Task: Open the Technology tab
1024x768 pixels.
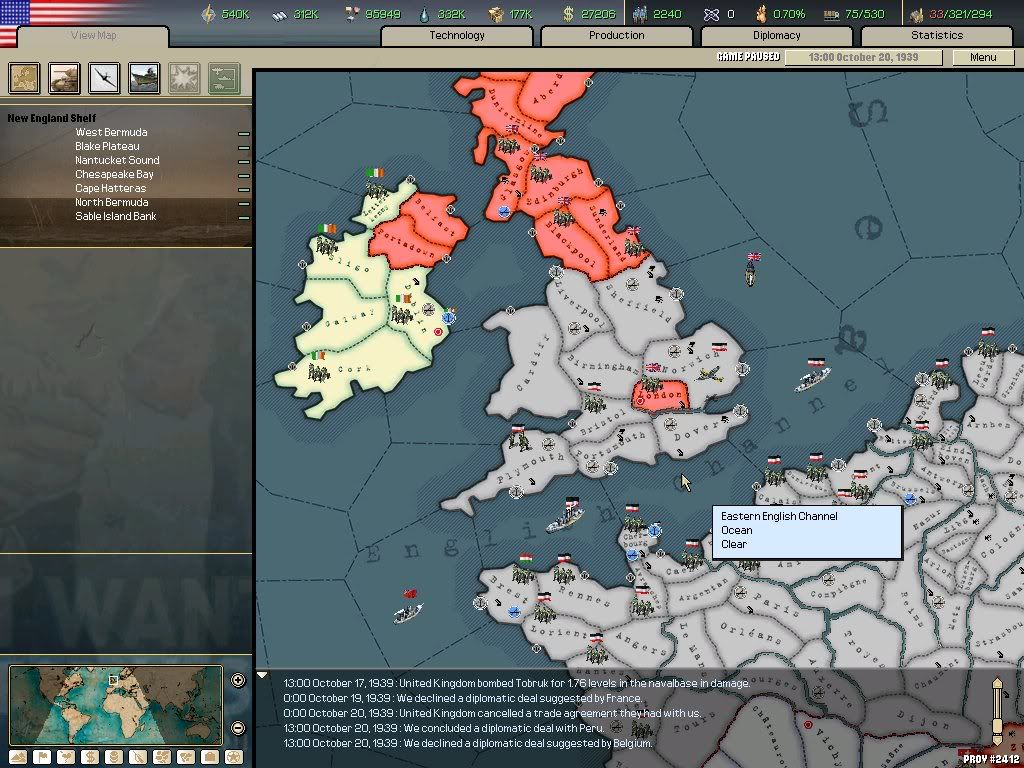Action: coord(457,36)
